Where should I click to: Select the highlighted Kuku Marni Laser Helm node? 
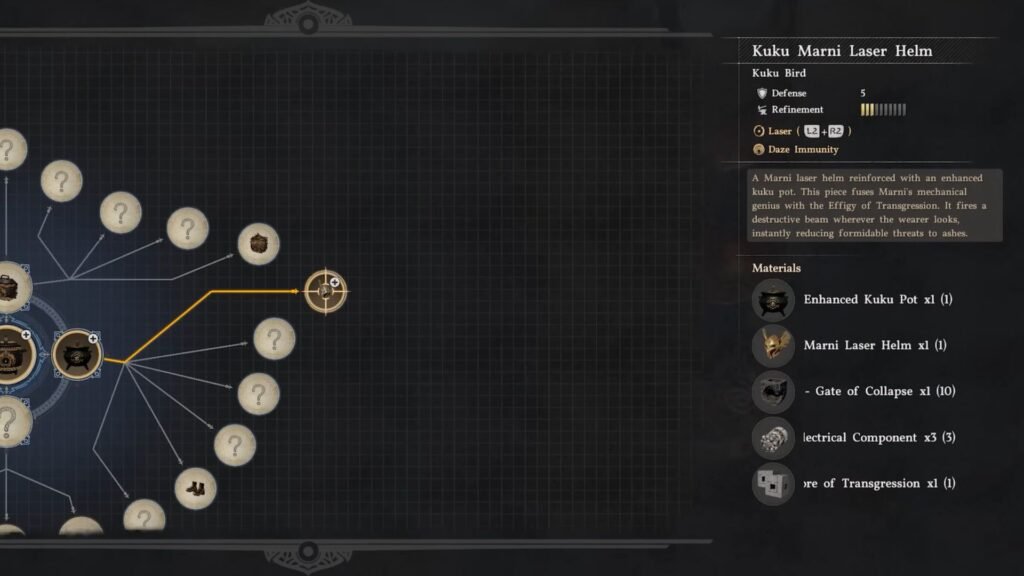(325, 291)
